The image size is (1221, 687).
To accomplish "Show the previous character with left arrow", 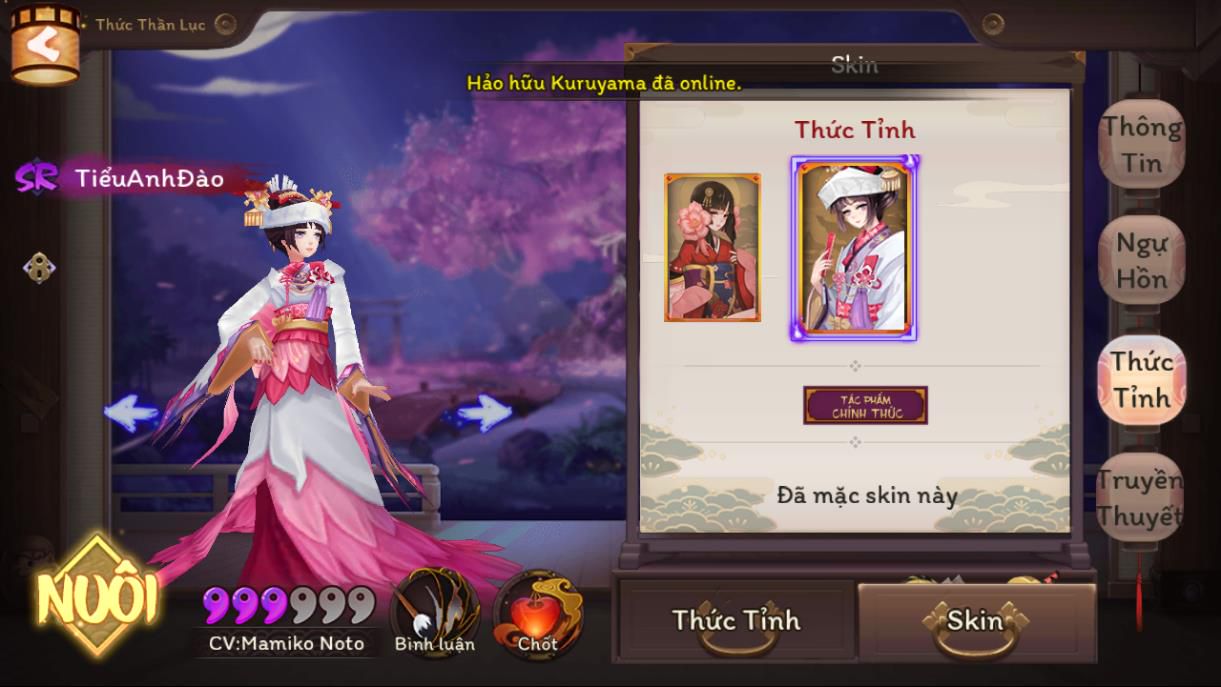I will tap(132, 412).
